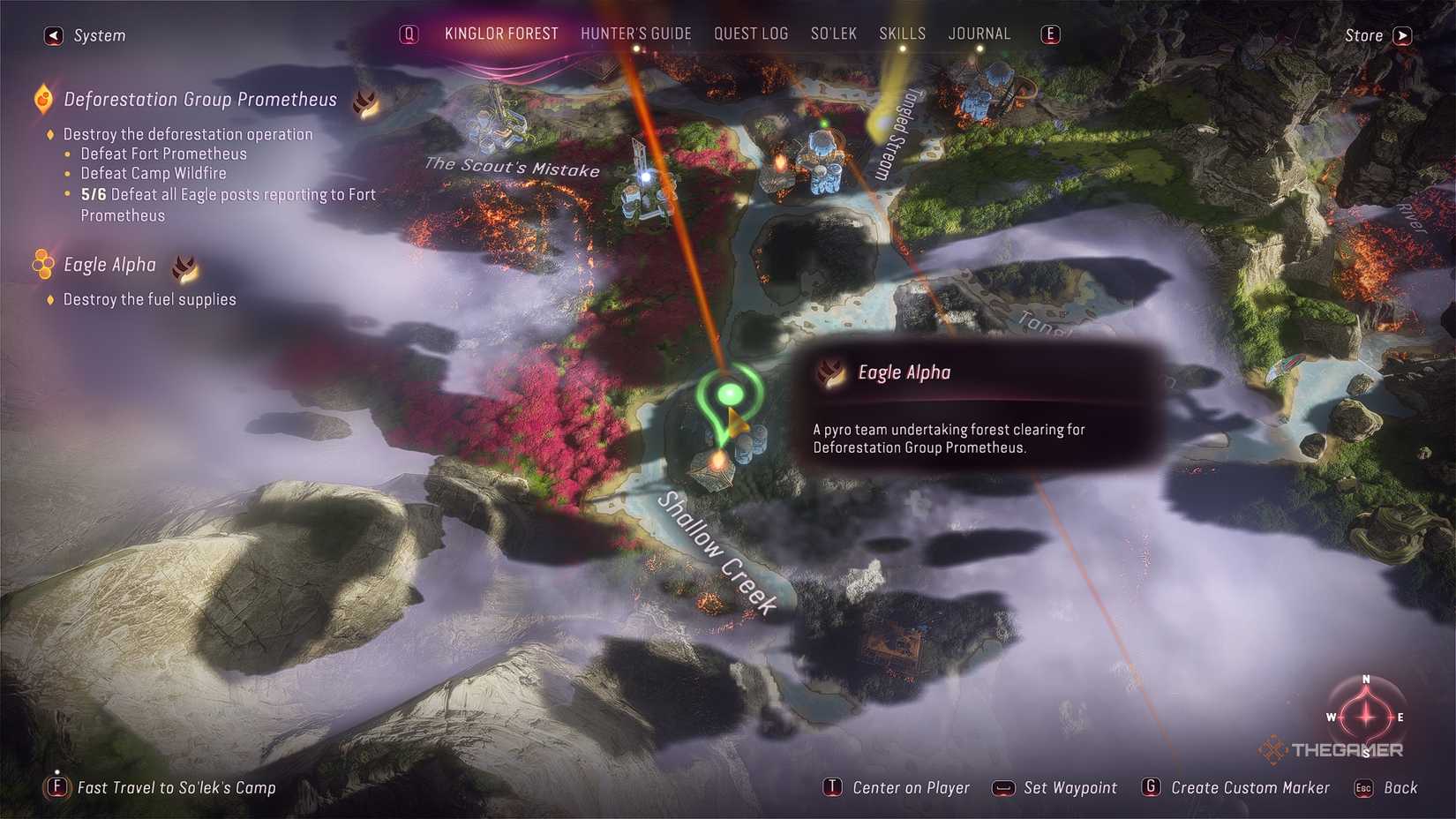Screen dimensions: 1456x819
Task: Click the back chevron next to System
Action: [52, 35]
